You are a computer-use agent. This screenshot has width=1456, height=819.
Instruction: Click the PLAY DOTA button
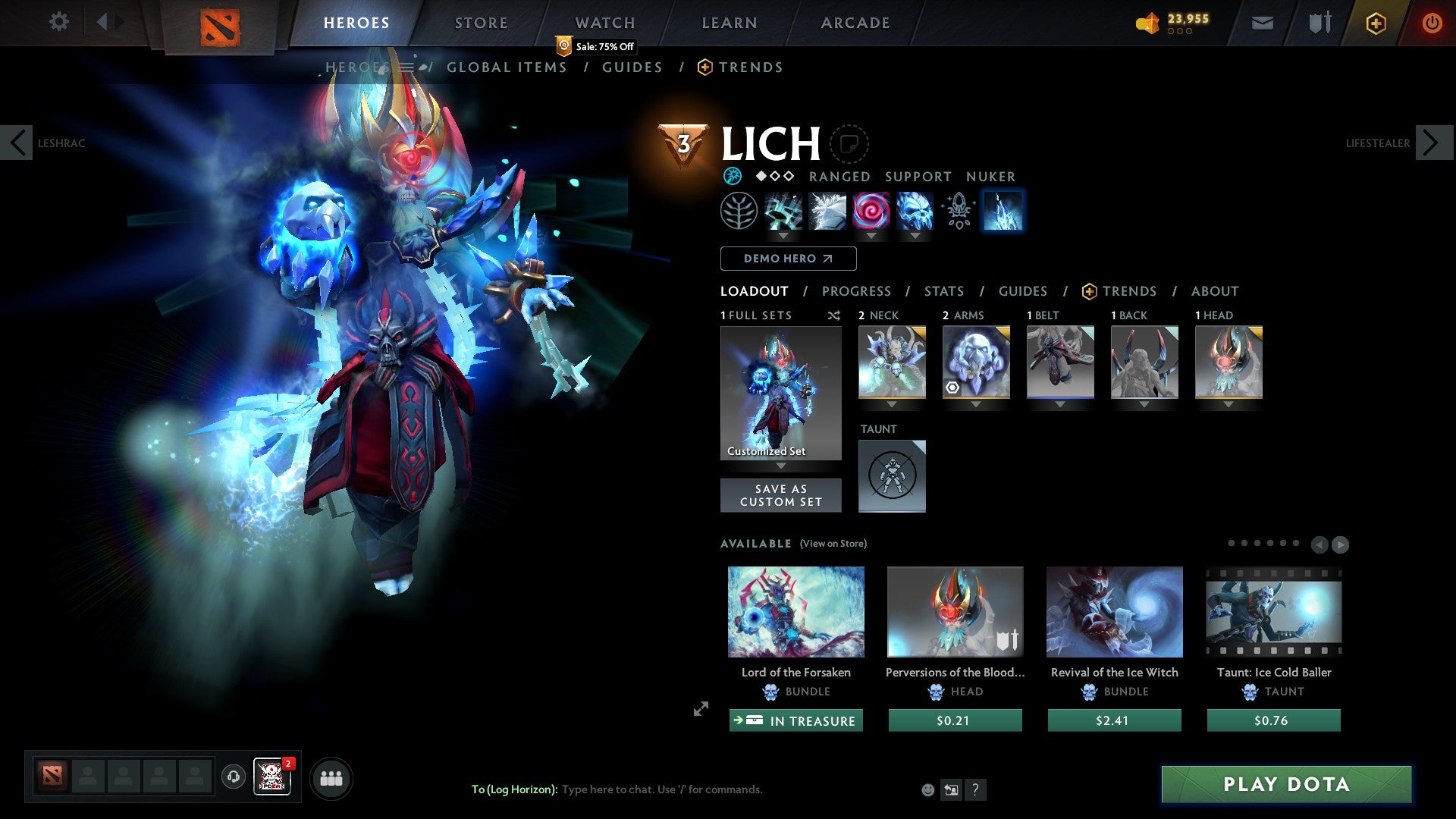[1285, 784]
